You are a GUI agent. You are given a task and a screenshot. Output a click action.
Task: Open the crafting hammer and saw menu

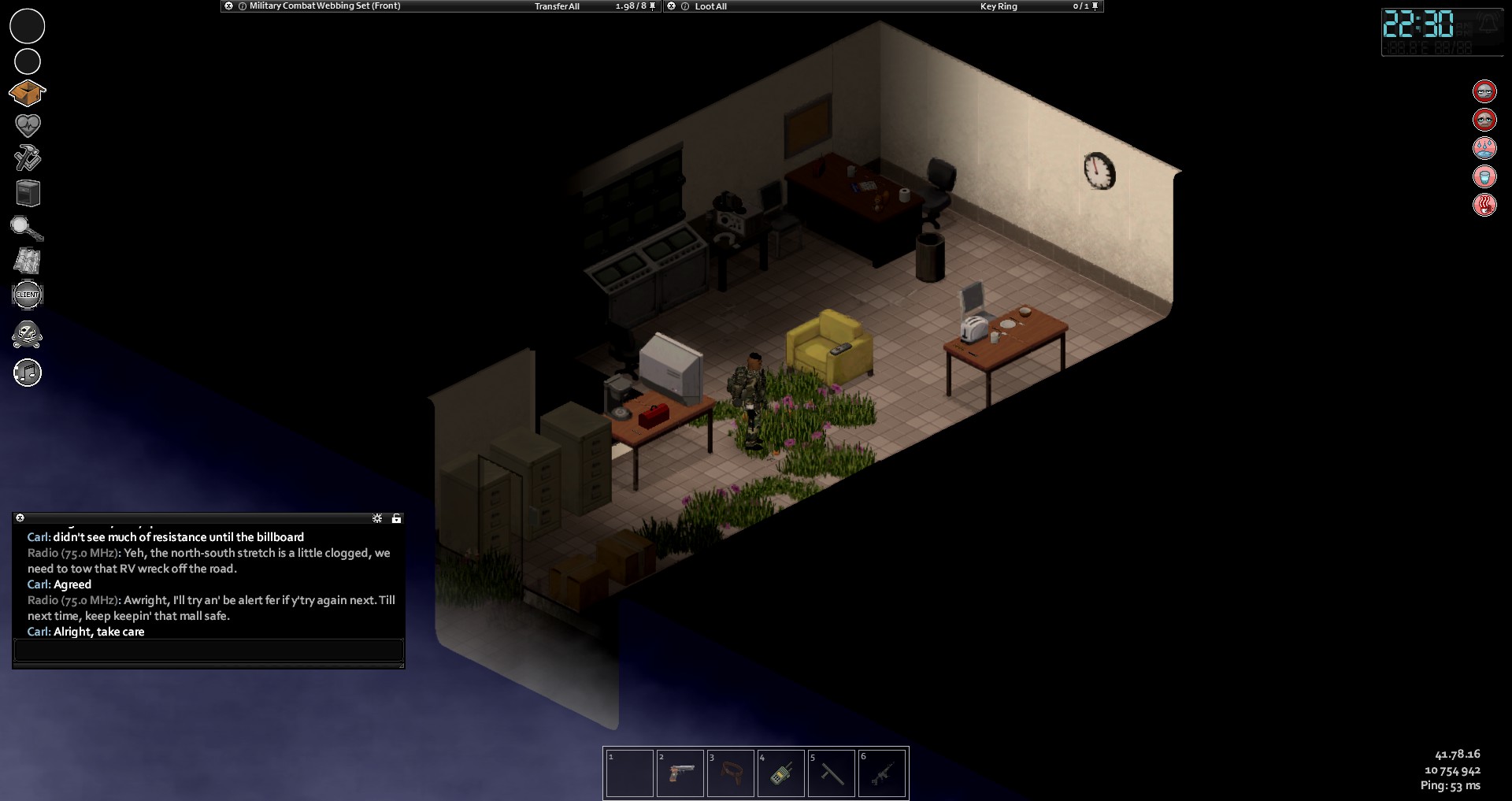point(28,158)
